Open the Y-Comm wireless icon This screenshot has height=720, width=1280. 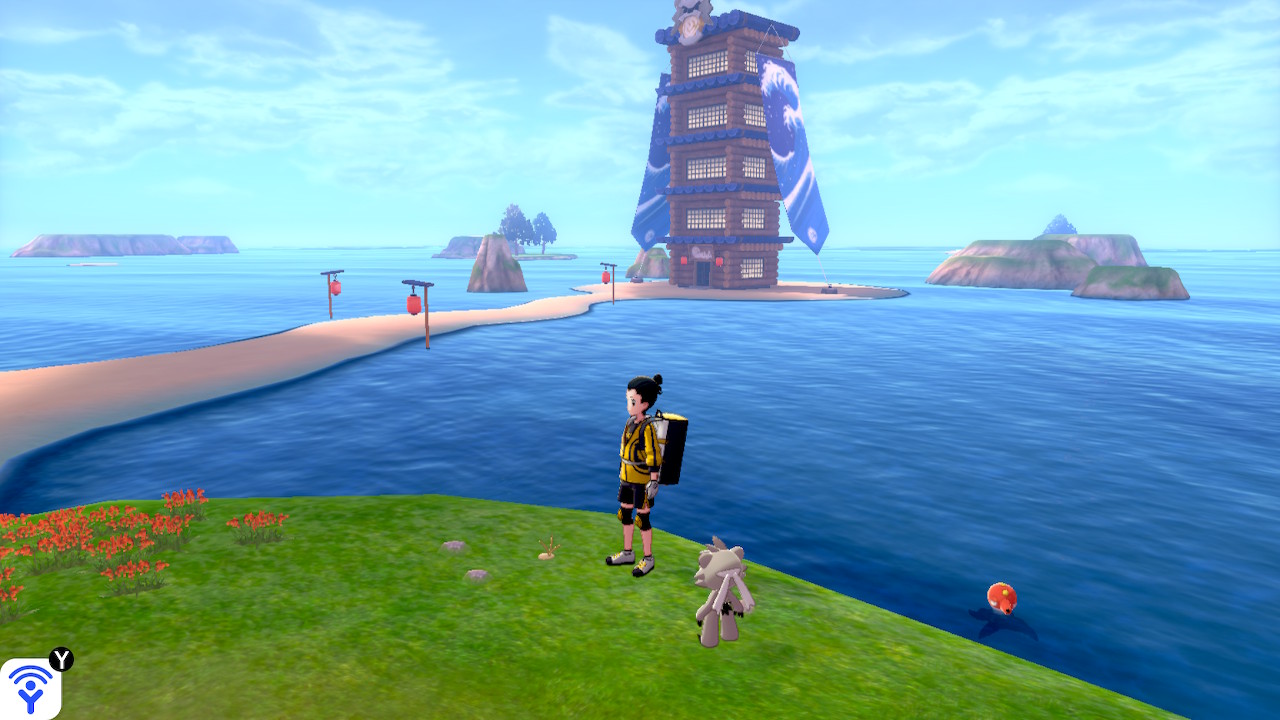click(x=30, y=688)
